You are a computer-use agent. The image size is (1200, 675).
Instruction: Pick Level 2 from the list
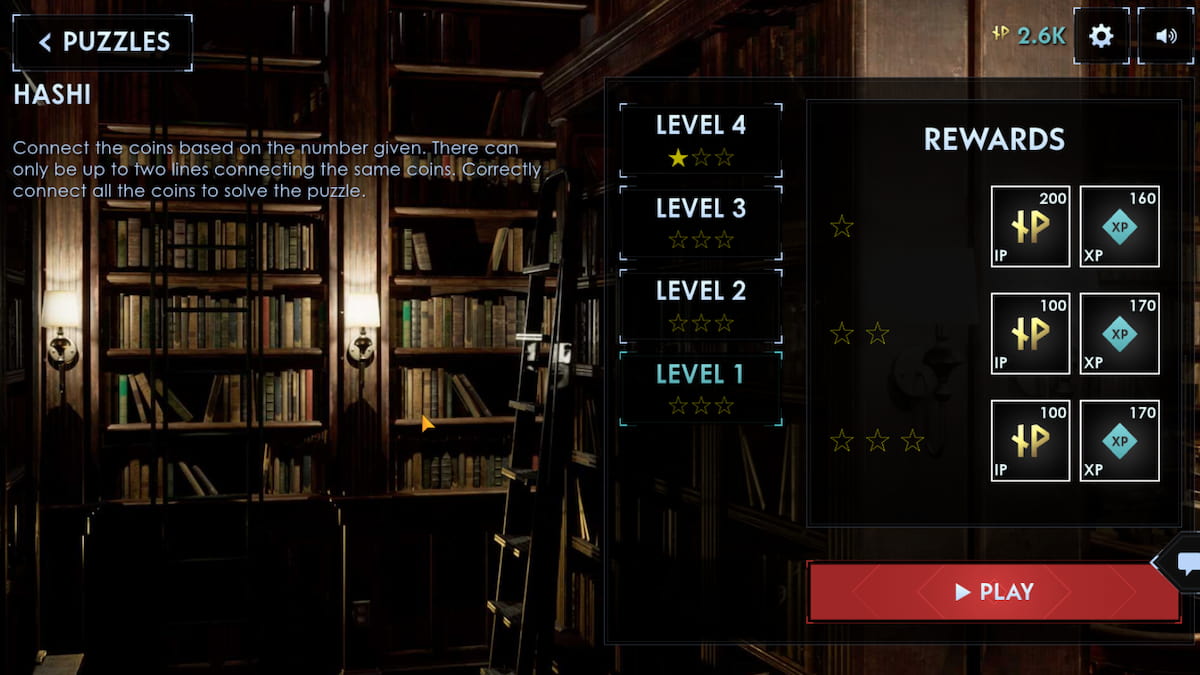tap(700, 305)
